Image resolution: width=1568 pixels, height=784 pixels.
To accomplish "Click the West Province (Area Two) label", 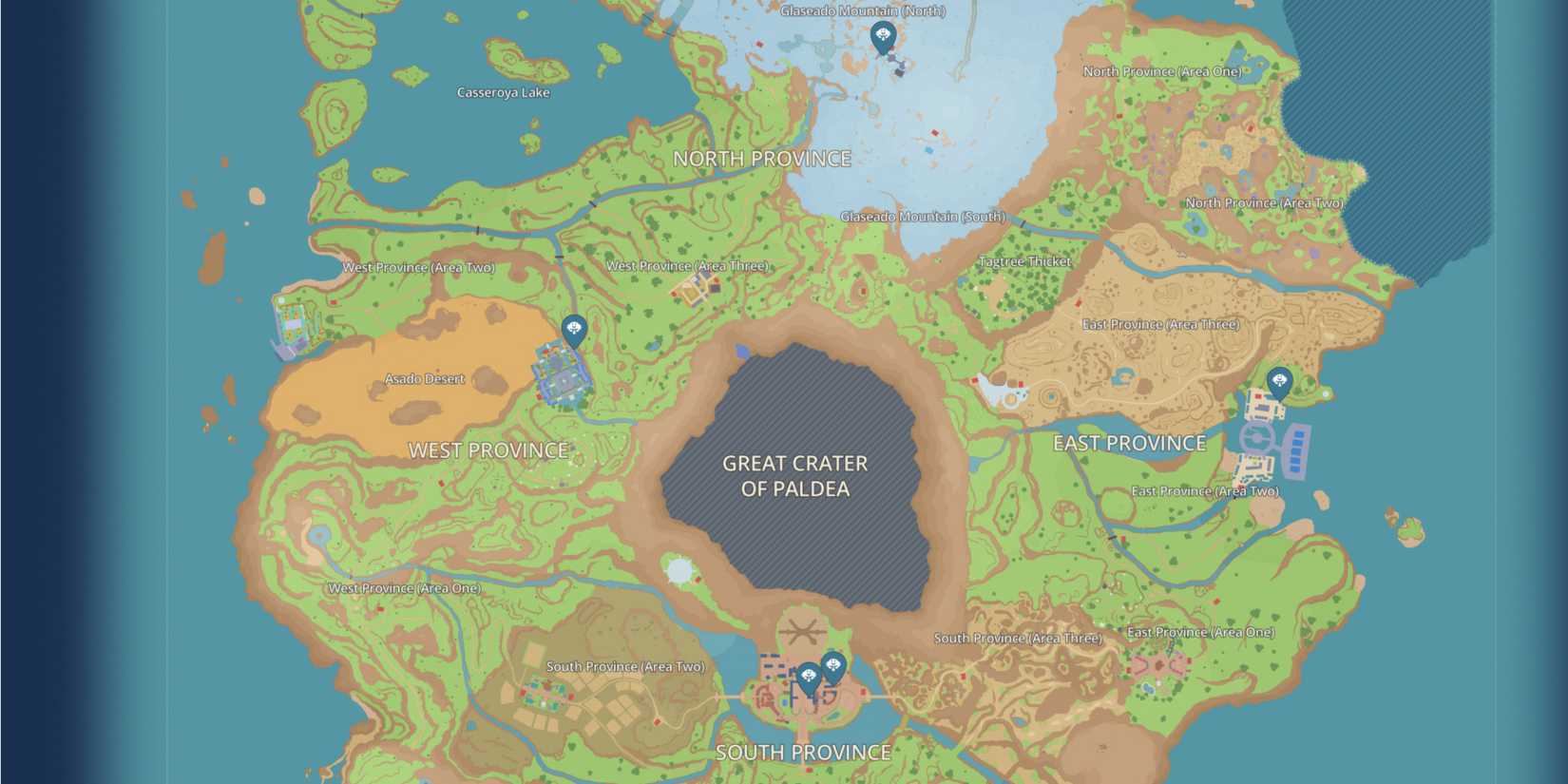I will (420, 267).
